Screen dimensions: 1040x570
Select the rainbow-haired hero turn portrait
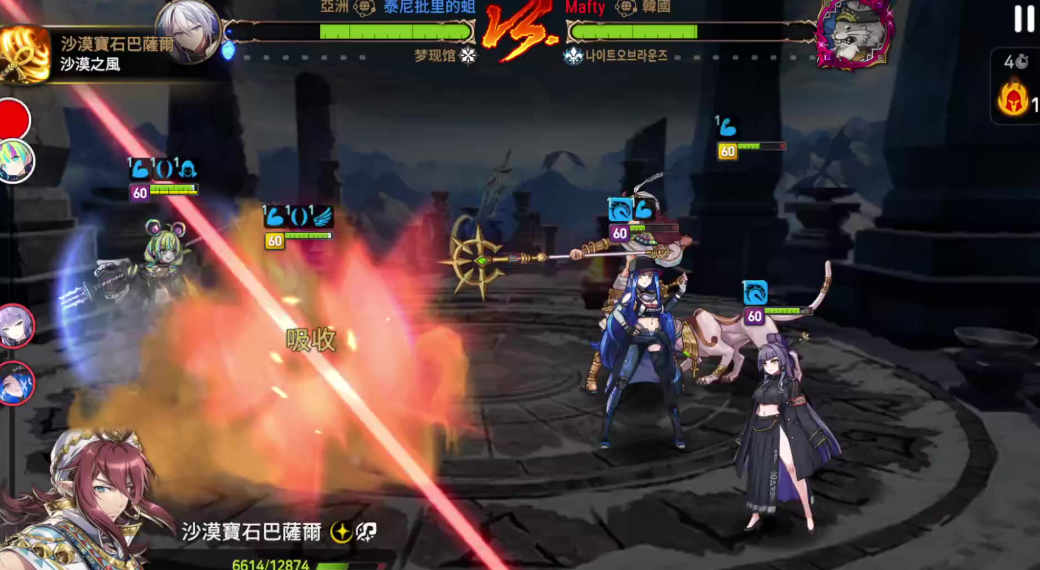tap(16, 162)
